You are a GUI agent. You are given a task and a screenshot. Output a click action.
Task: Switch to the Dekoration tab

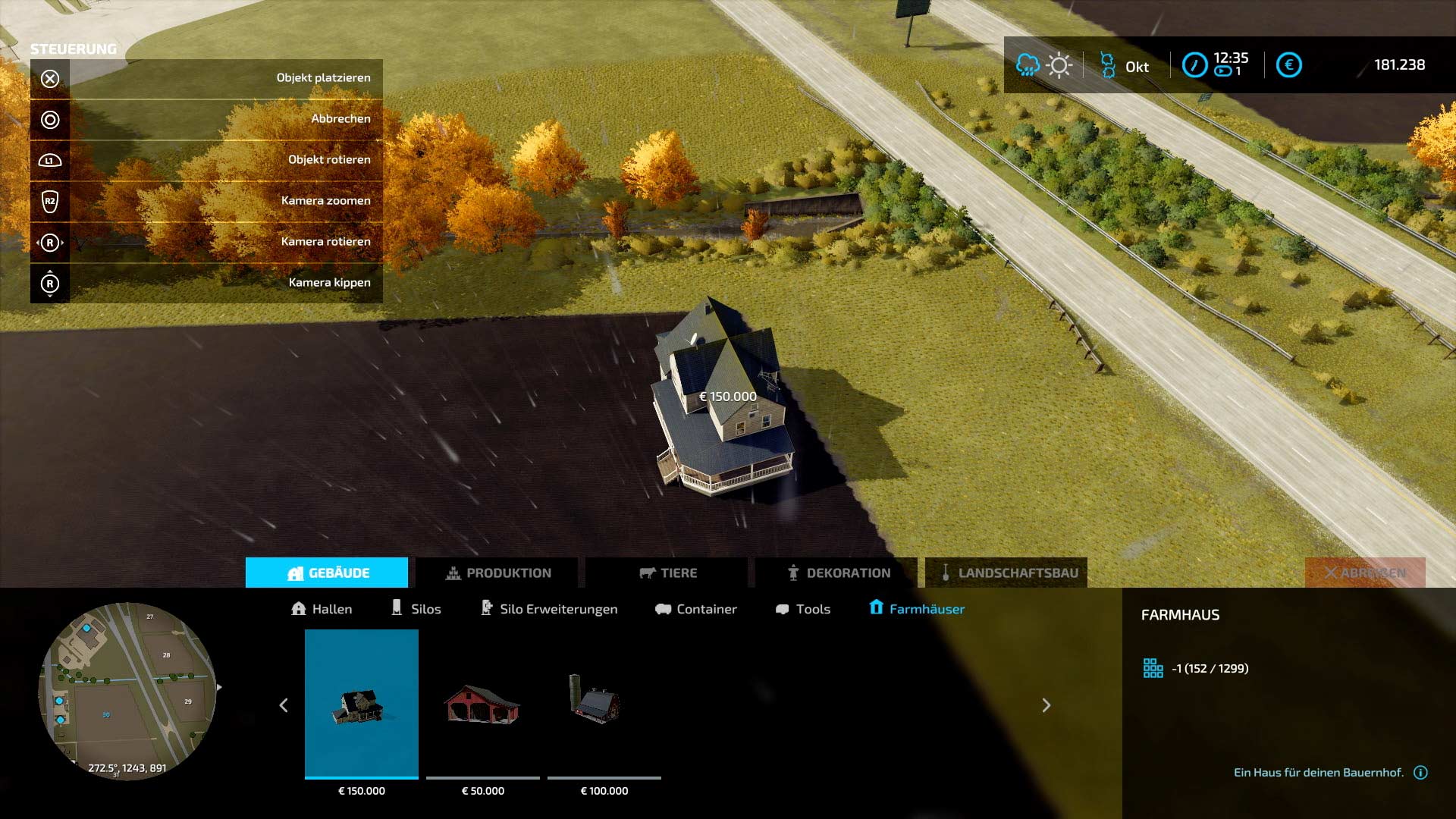coord(837,573)
